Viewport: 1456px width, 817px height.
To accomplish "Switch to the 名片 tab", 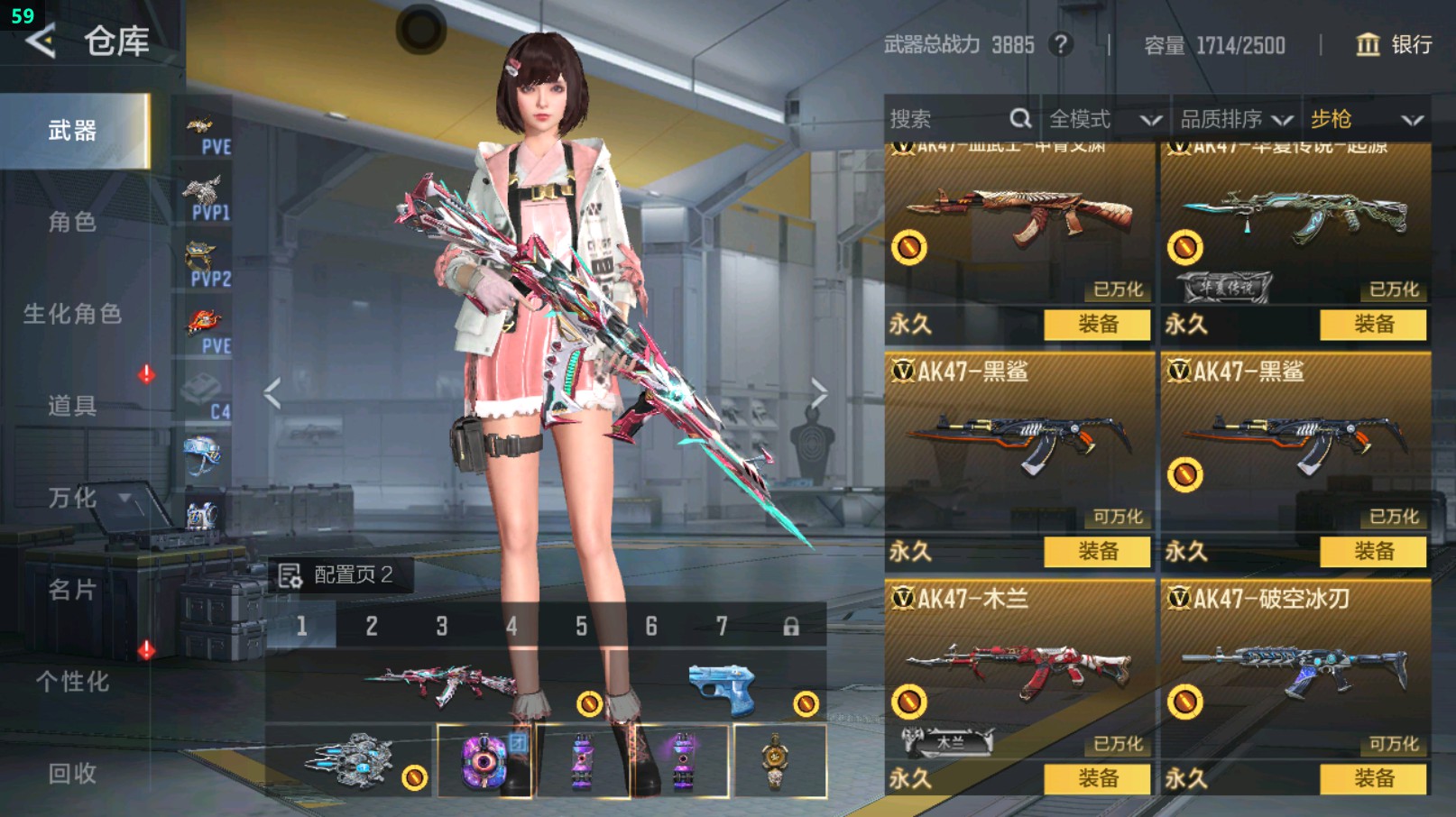I will [x=72, y=590].
